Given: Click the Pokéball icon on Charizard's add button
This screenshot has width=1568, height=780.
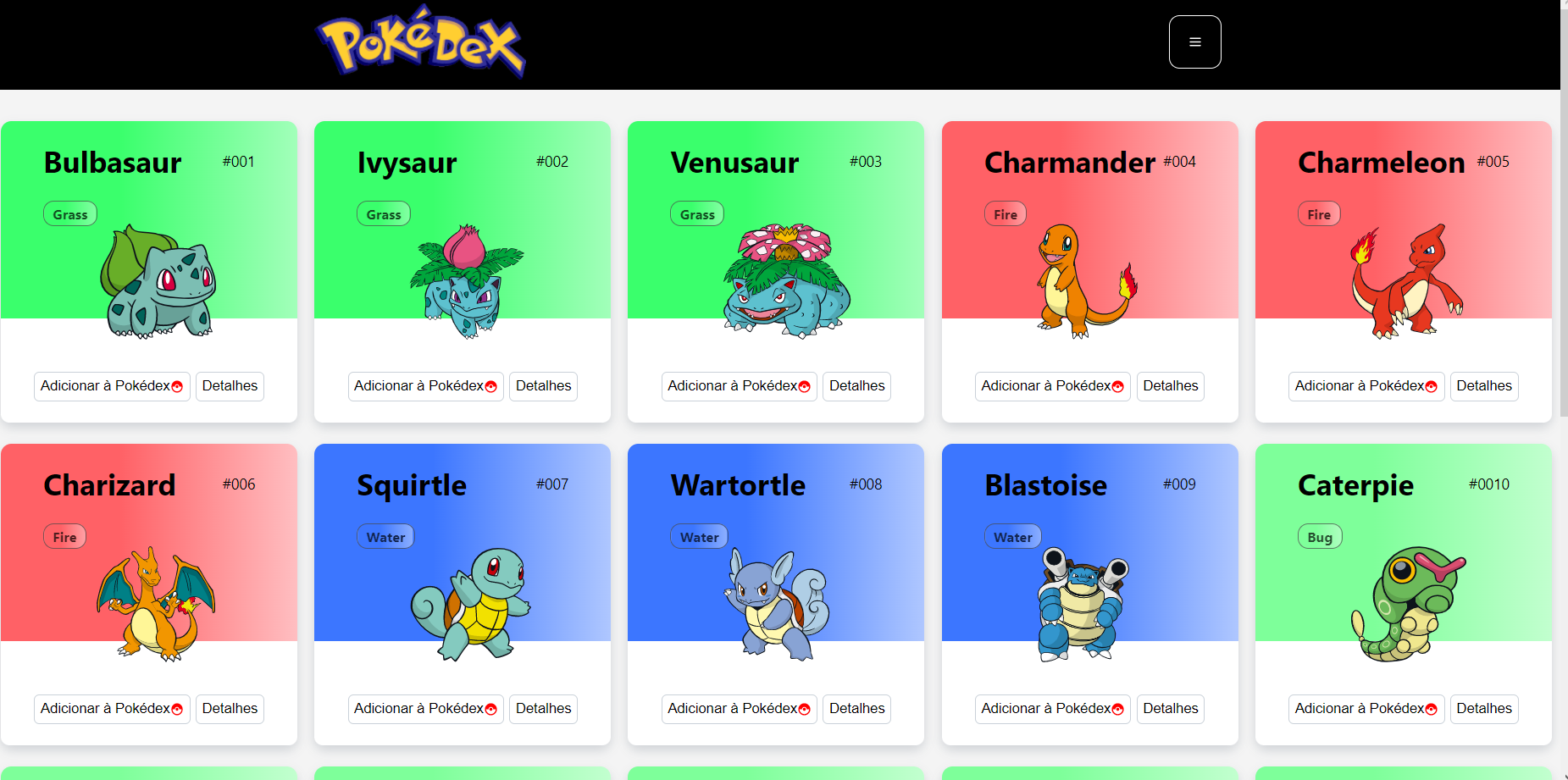Looking at the screenshot, I should tap(177, 709).
